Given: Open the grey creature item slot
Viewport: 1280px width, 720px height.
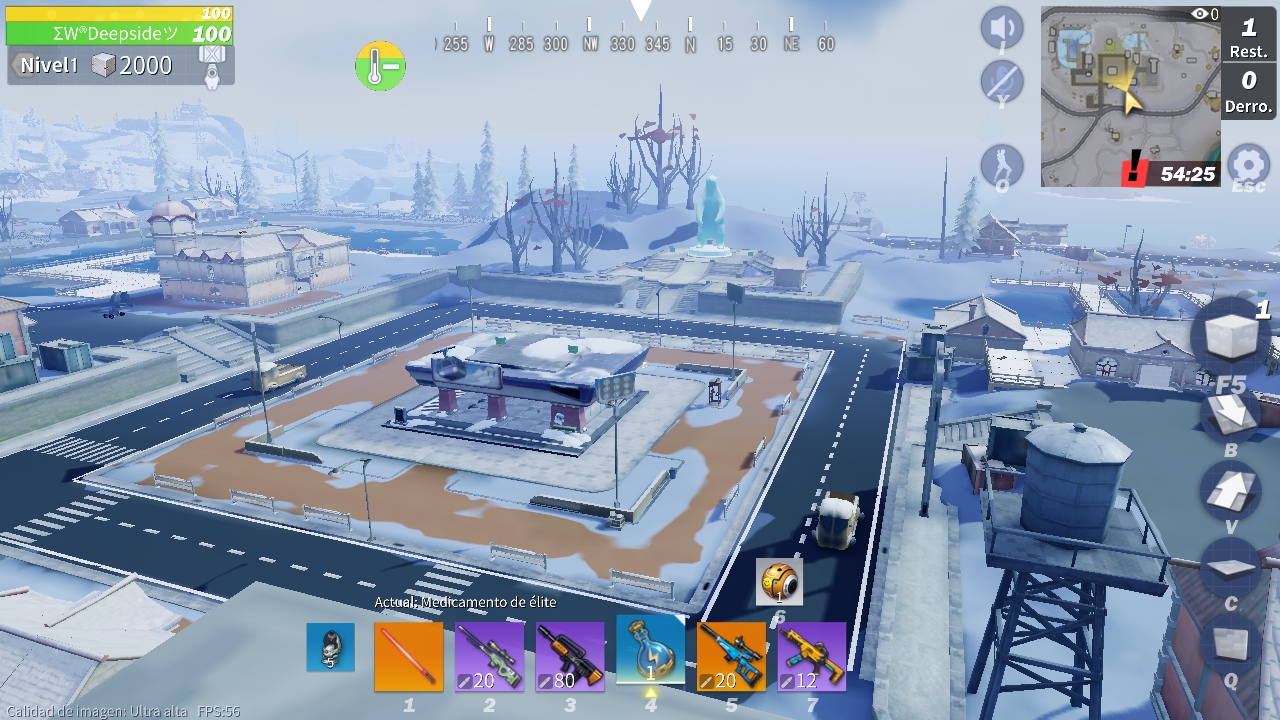Looking at the screenshot, I should (x=330, y=647).
